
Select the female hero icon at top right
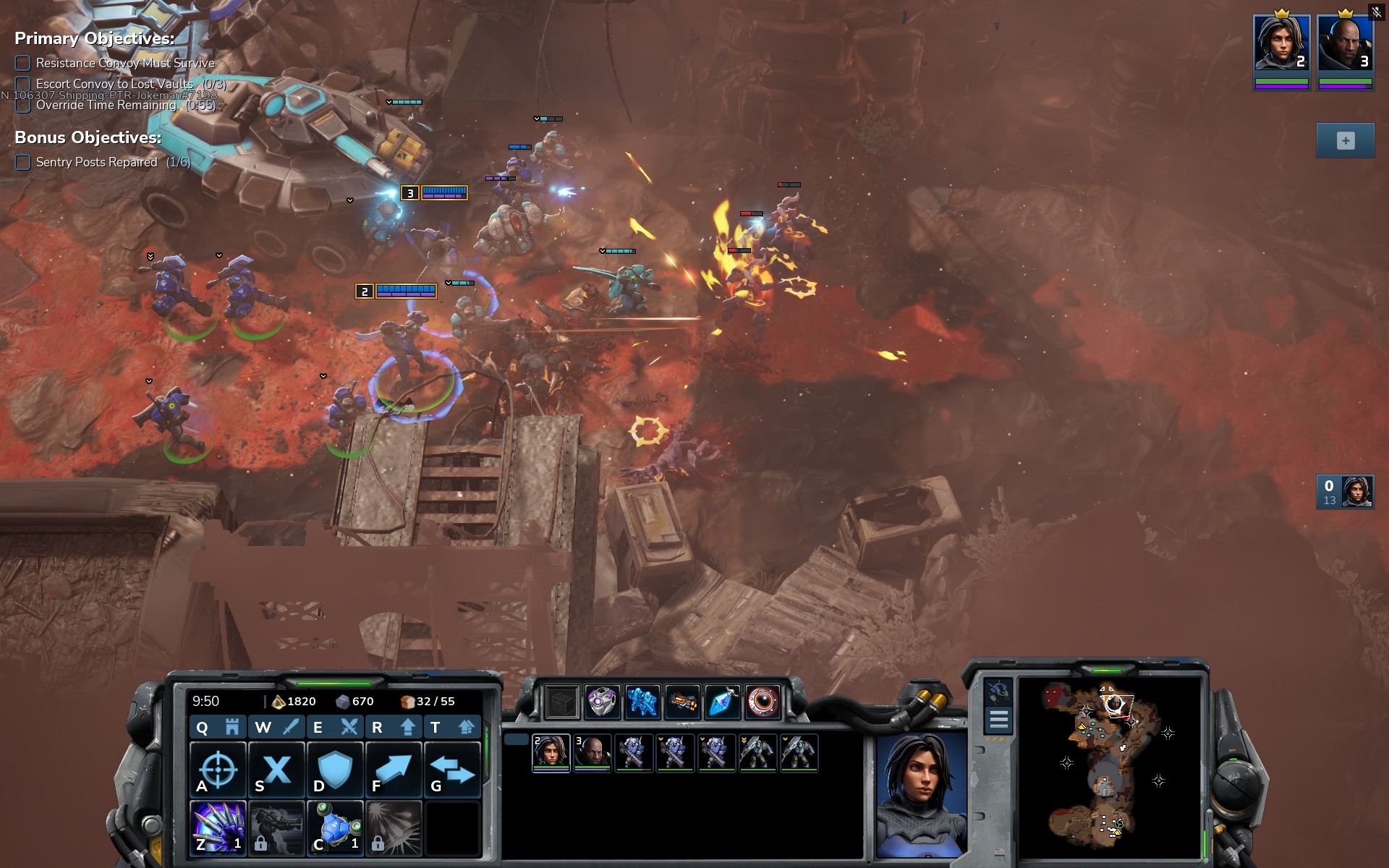[x=1281, y=43]
